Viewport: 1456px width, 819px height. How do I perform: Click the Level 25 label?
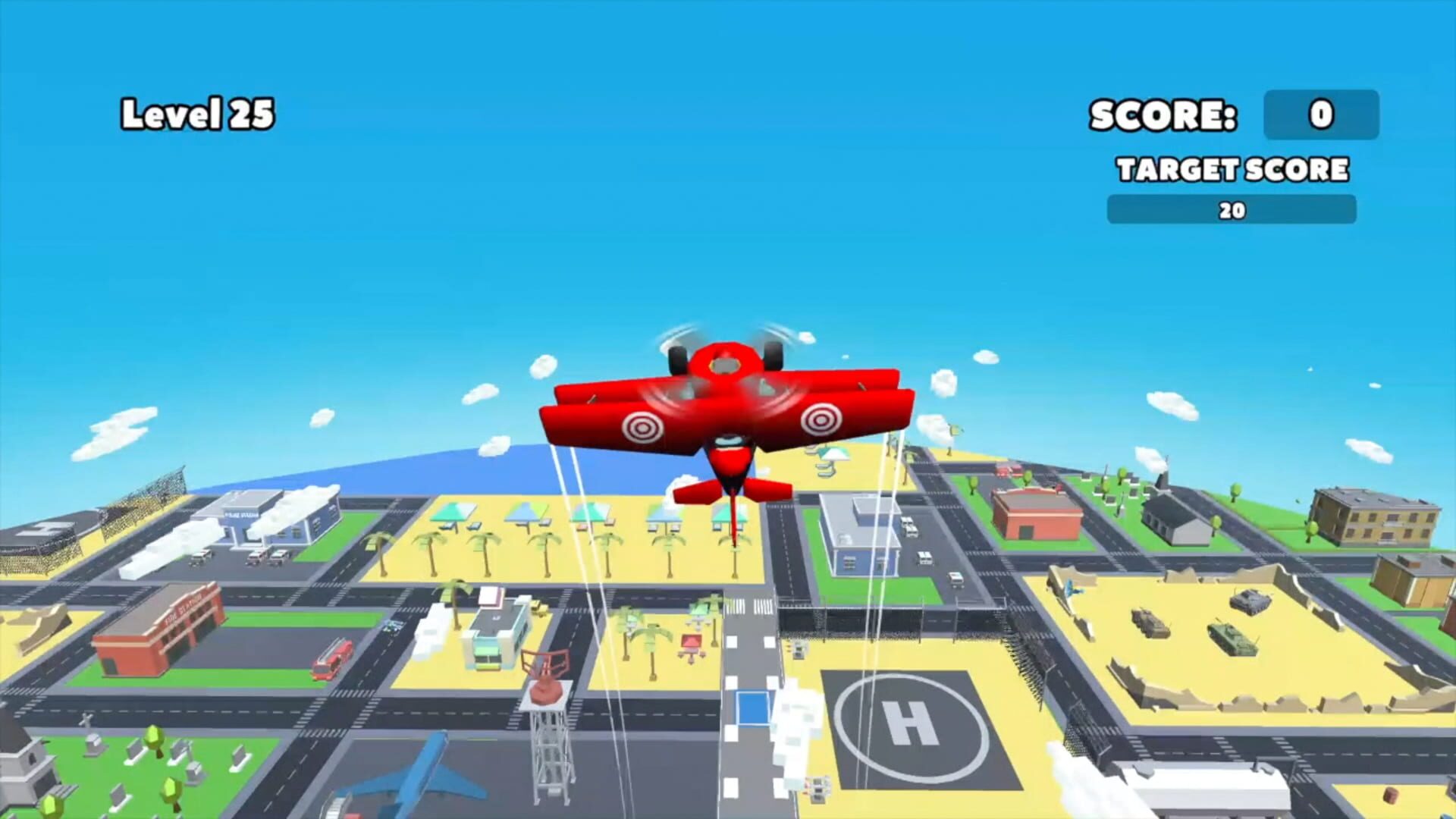pyautogui.click(x=199, y=112)
